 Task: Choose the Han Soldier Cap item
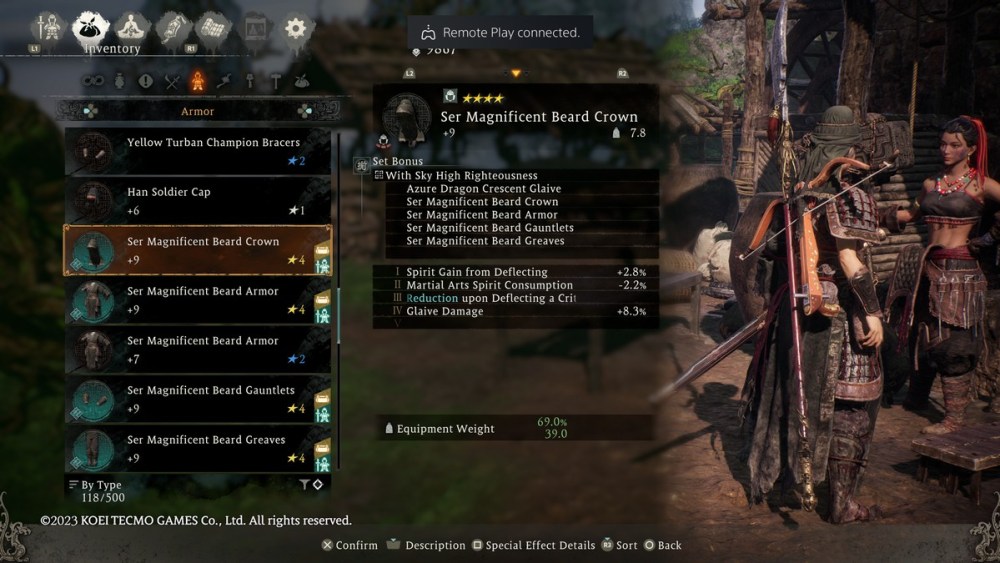pos(198,201)
